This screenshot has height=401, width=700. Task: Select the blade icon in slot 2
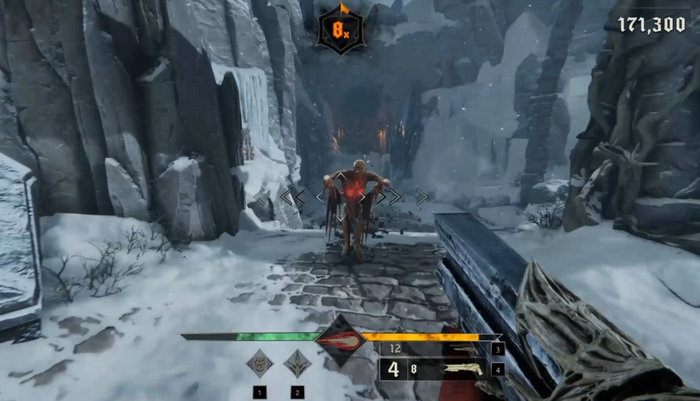tap(297, 363)
